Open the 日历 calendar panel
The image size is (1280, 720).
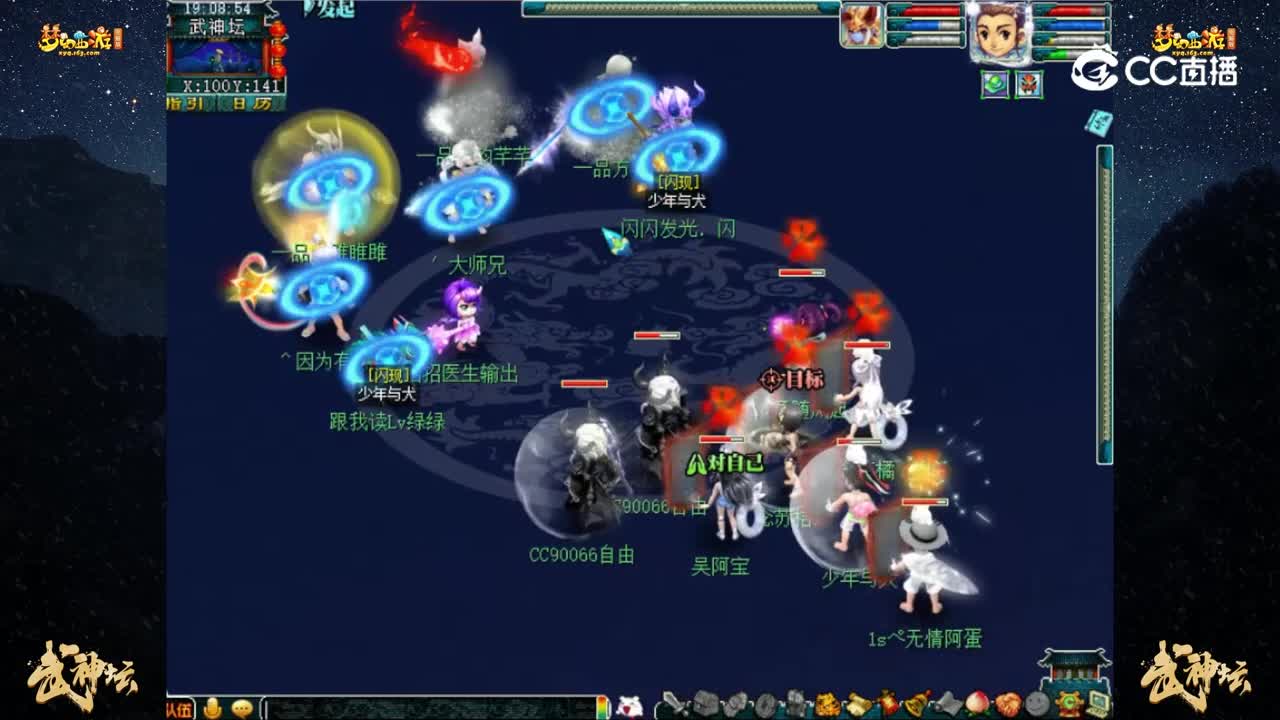pyautogui.click(x=250, y=102)
